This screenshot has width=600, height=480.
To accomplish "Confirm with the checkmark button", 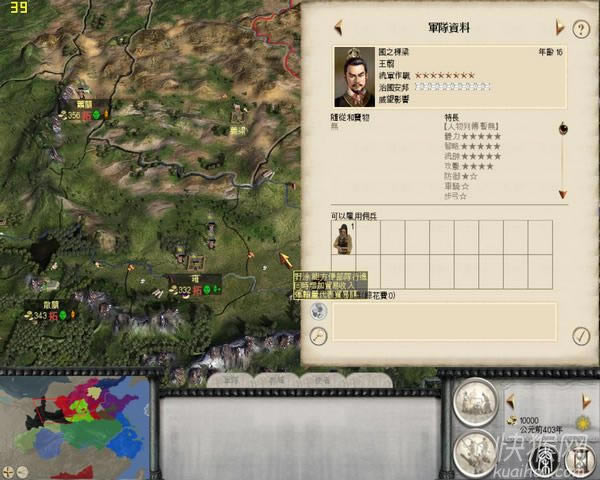I will pyautogui.click(x=580, y=335).
